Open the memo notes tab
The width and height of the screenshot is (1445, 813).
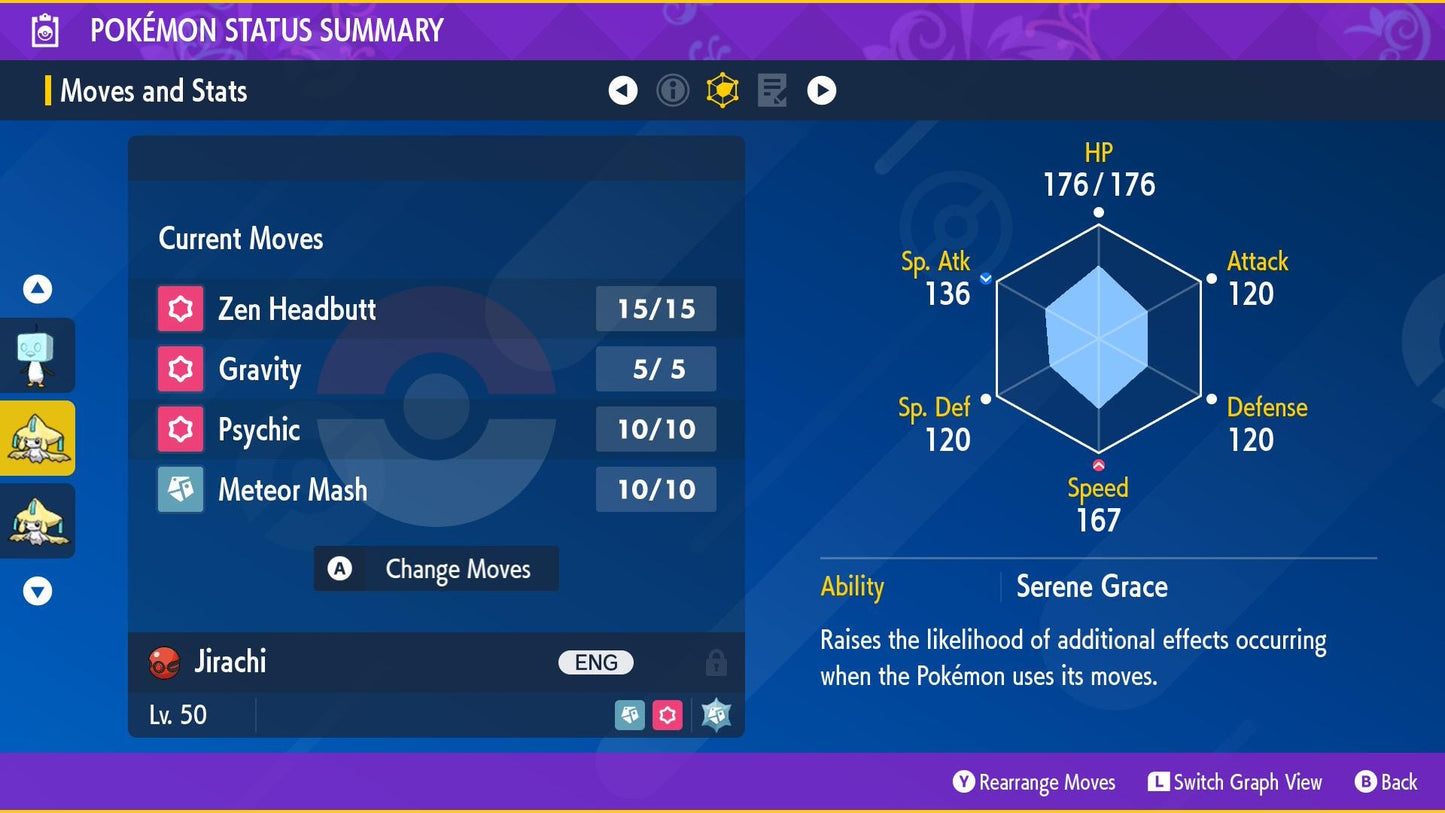point(772,91)
